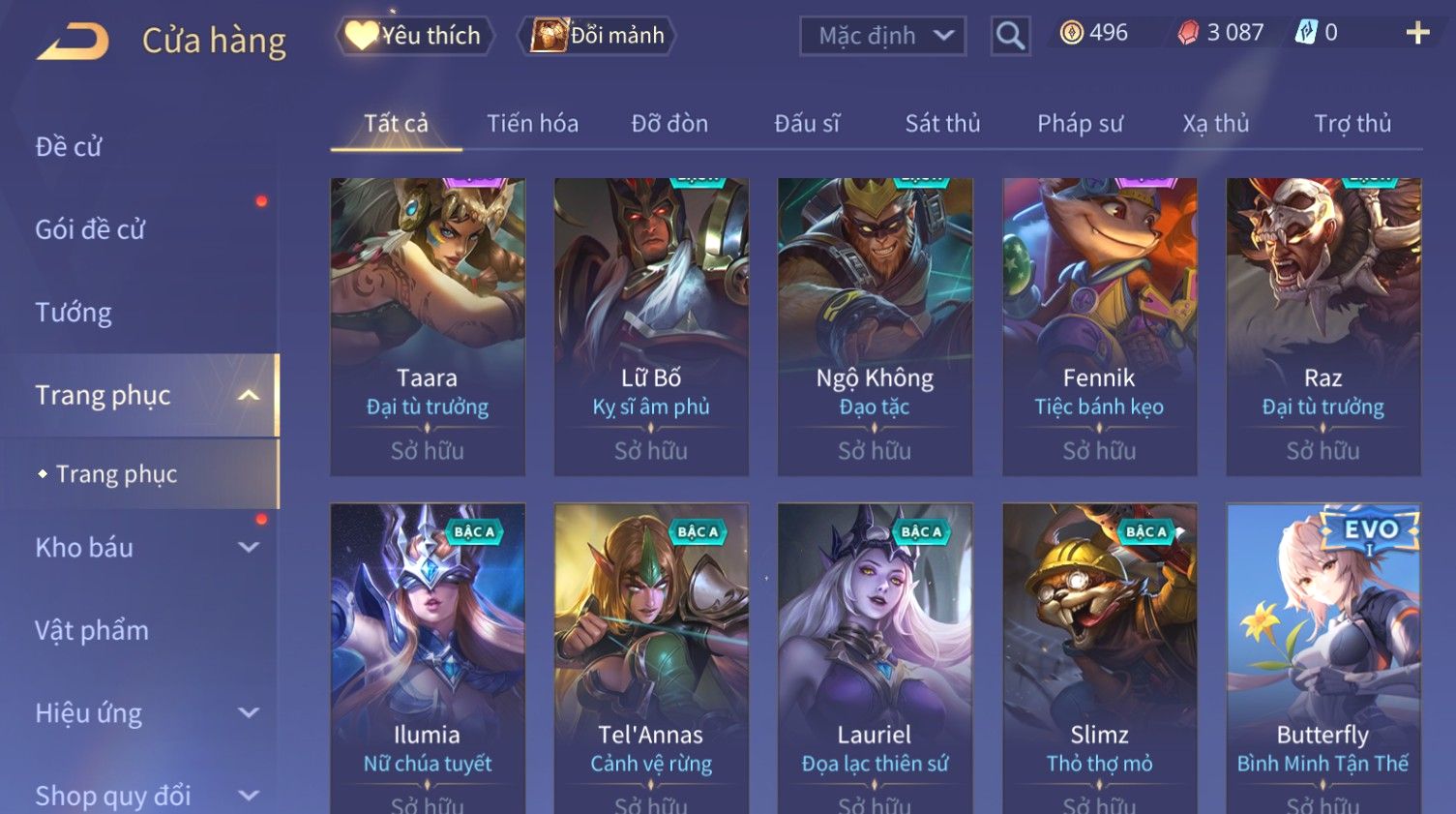The height and width of the screenshot is (814, 1456).
Task: Select the Butterfly Bình Minh Tận Thế card
Action: (1322, 658)
